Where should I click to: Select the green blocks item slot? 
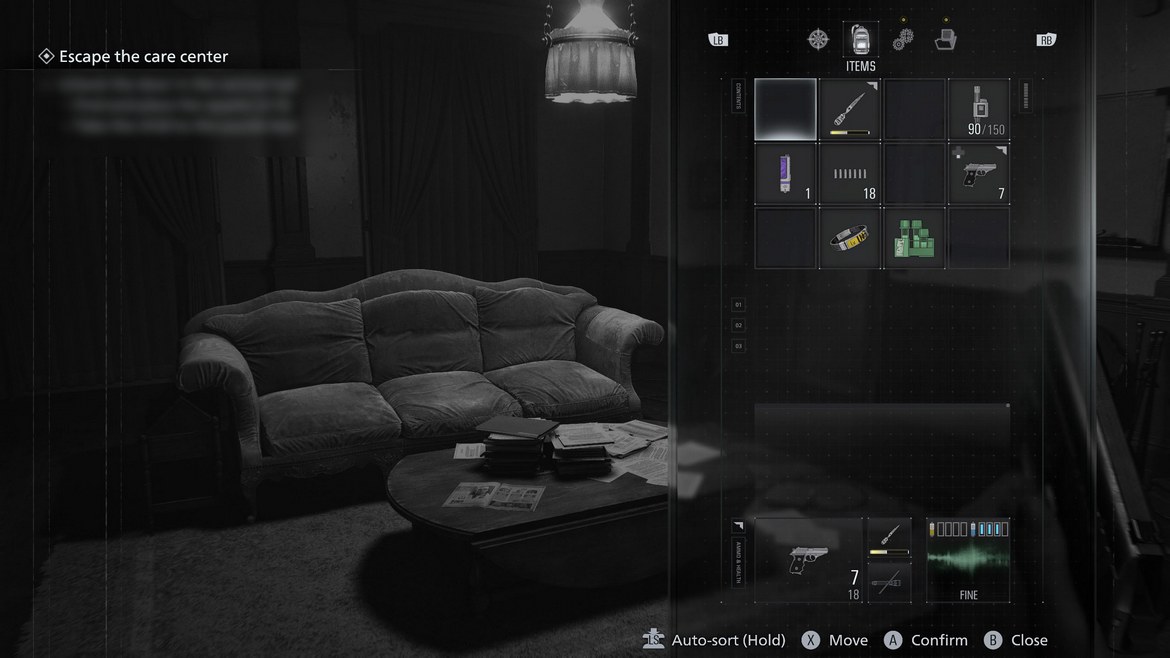pos(914,238)
